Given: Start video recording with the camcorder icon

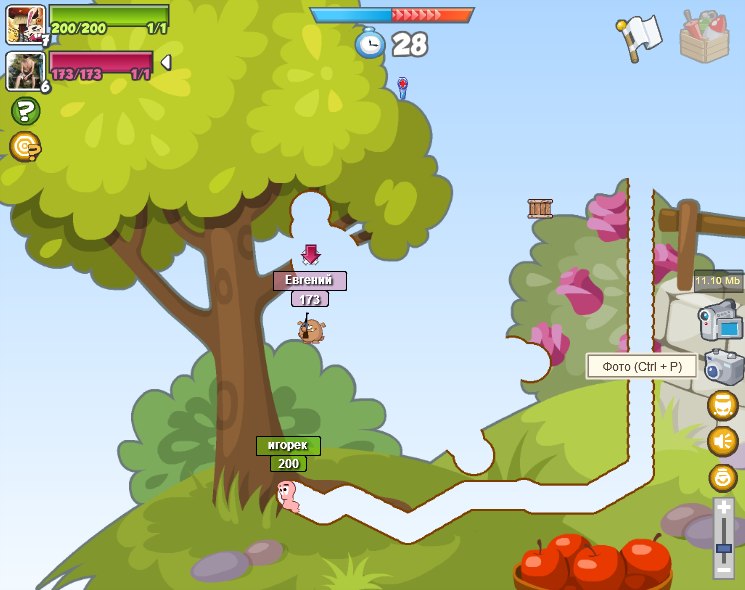Looking at the screenshot, I should (x=721, y=322).
